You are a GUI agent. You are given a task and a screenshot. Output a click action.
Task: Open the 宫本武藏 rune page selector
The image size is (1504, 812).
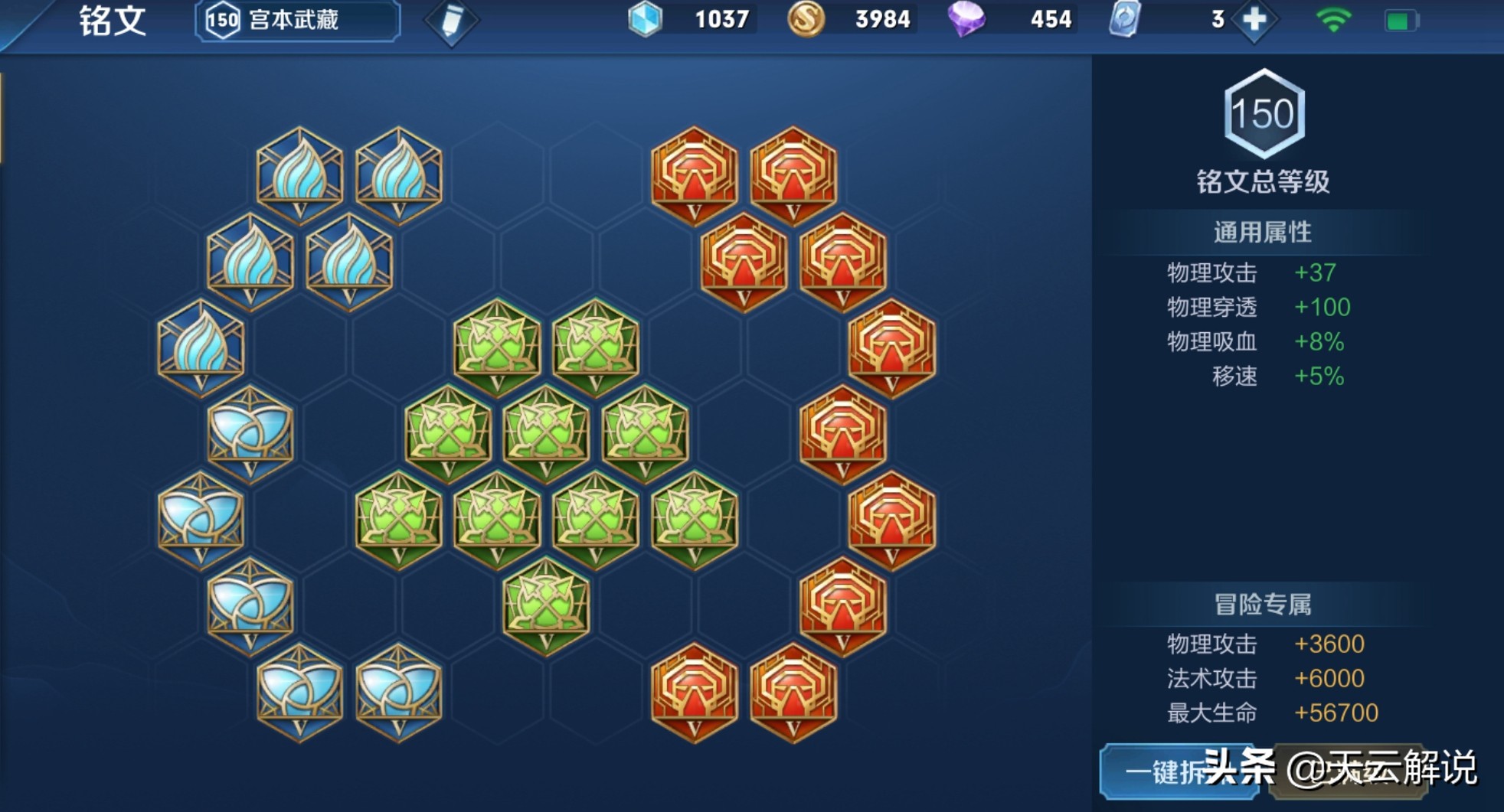298,21
